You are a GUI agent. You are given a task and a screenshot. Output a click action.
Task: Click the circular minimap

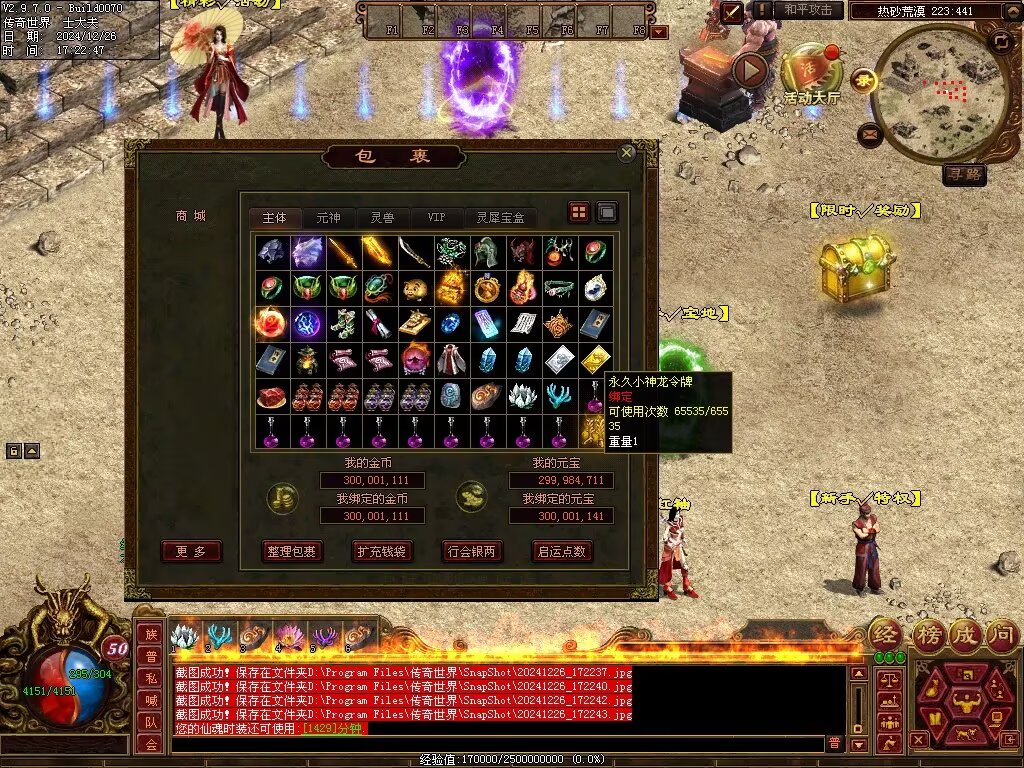tap(938, 92)
